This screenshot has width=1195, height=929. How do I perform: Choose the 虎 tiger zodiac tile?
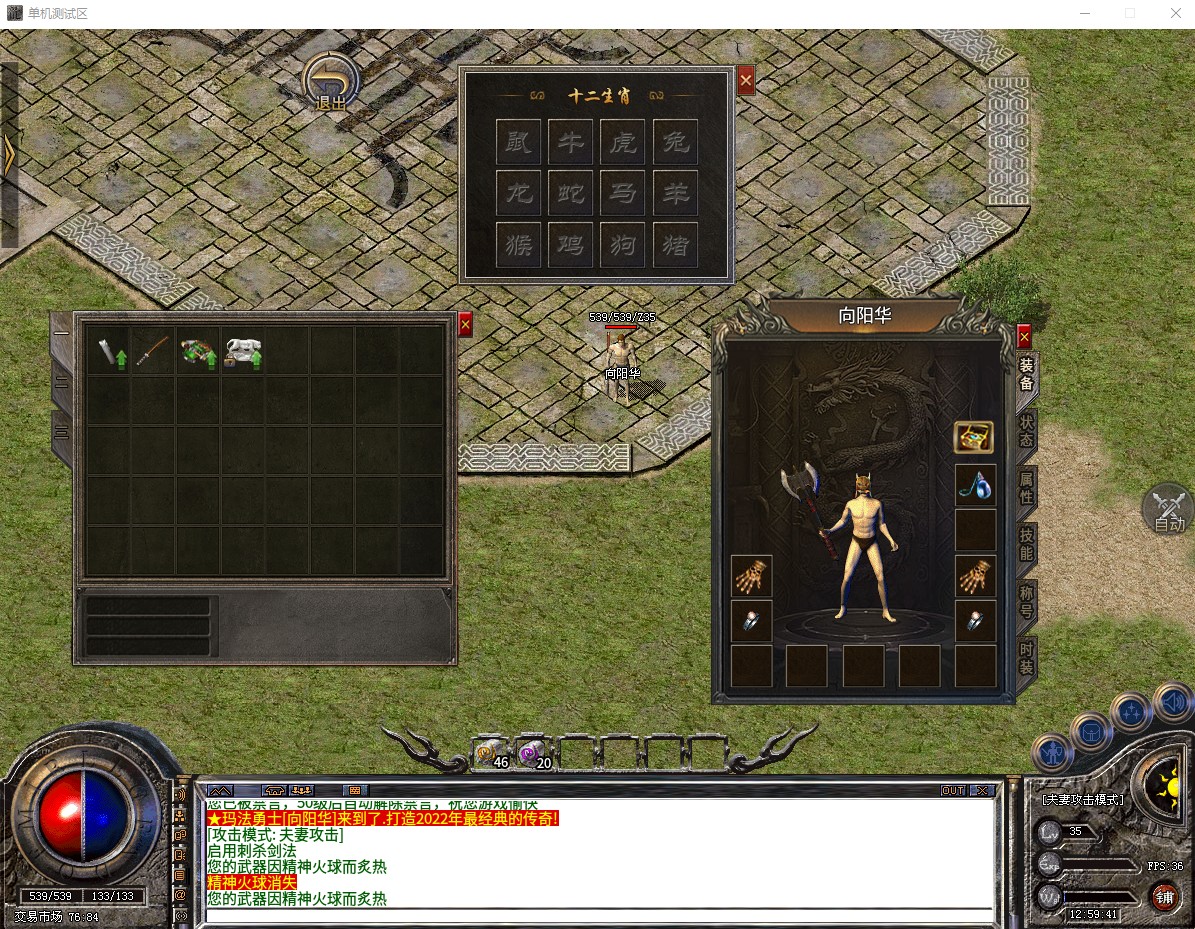coord(623,141)
